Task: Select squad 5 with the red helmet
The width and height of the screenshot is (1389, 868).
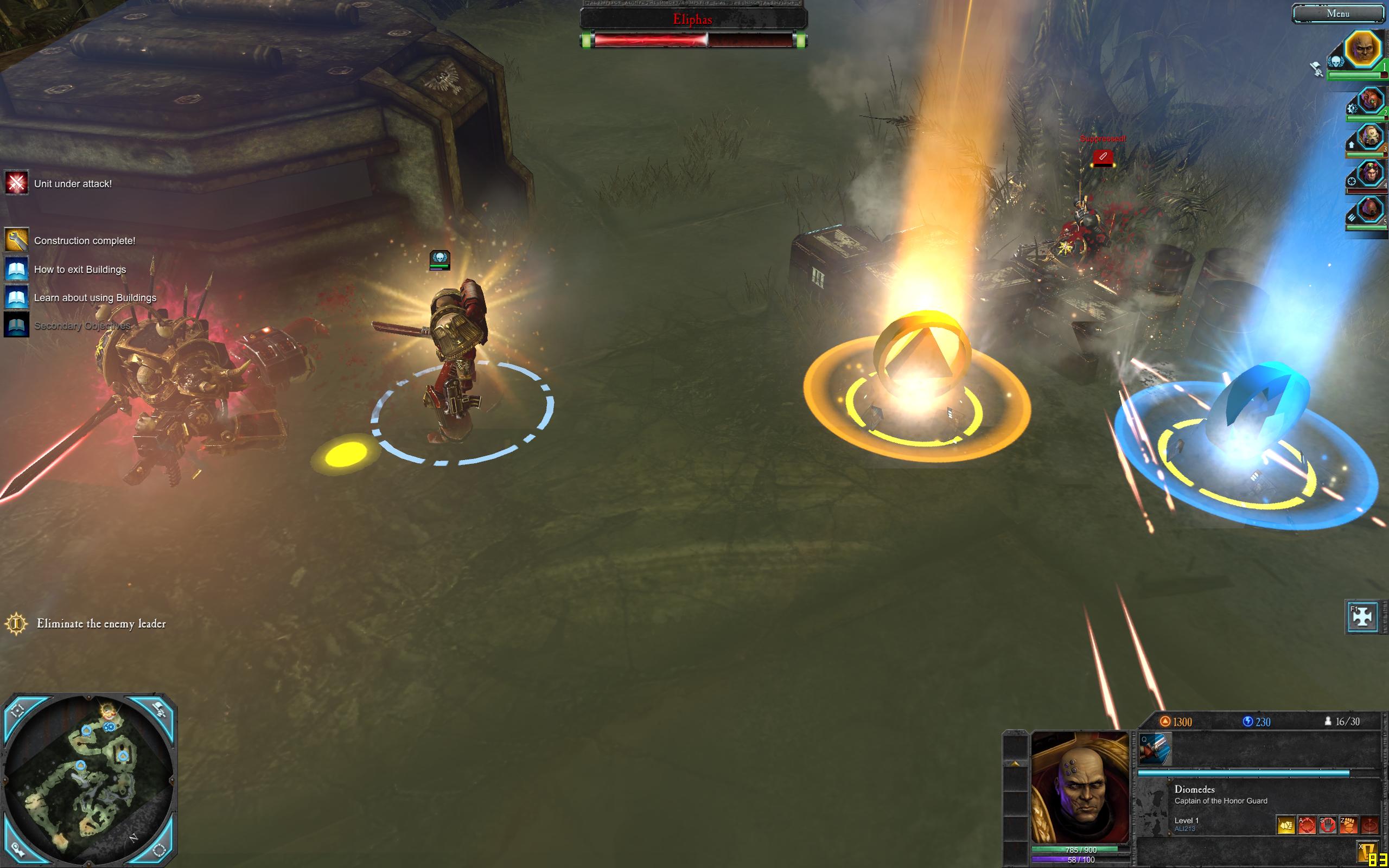Action: [x=1369, y=210]
